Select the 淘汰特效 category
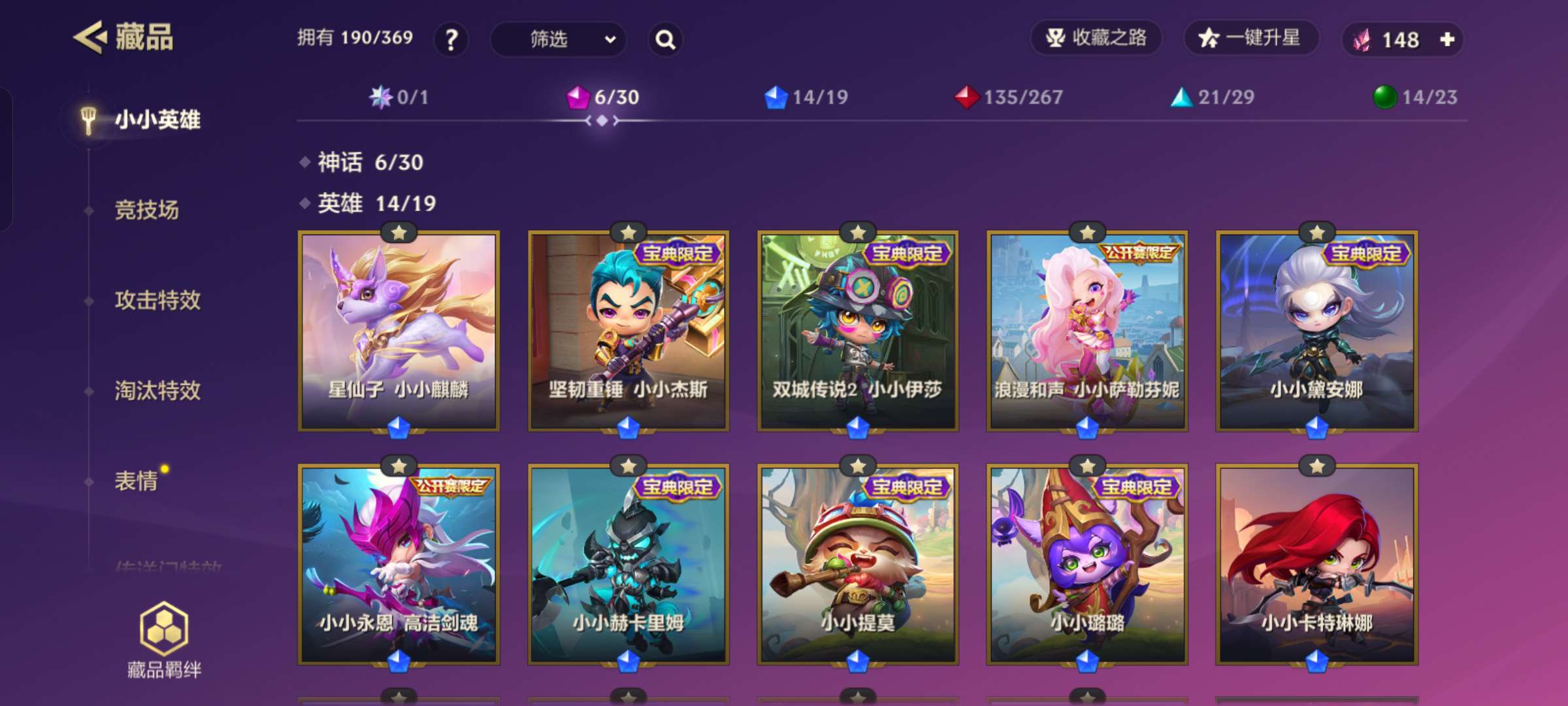Image resolution: width=1568 pixels, height=706 pixels. click(x=157, y=391)
